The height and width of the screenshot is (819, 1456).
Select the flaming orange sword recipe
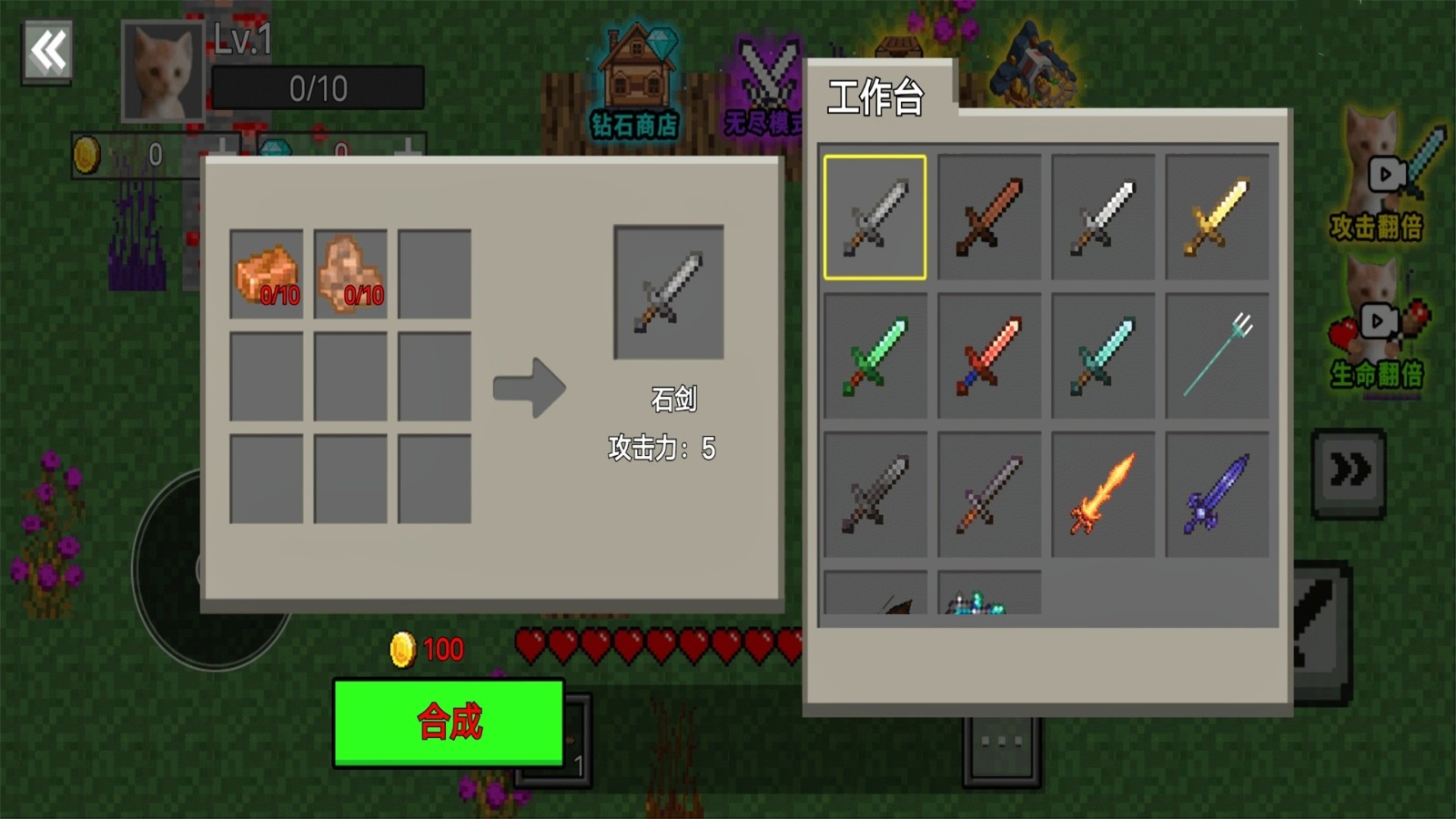(1103, 494)
